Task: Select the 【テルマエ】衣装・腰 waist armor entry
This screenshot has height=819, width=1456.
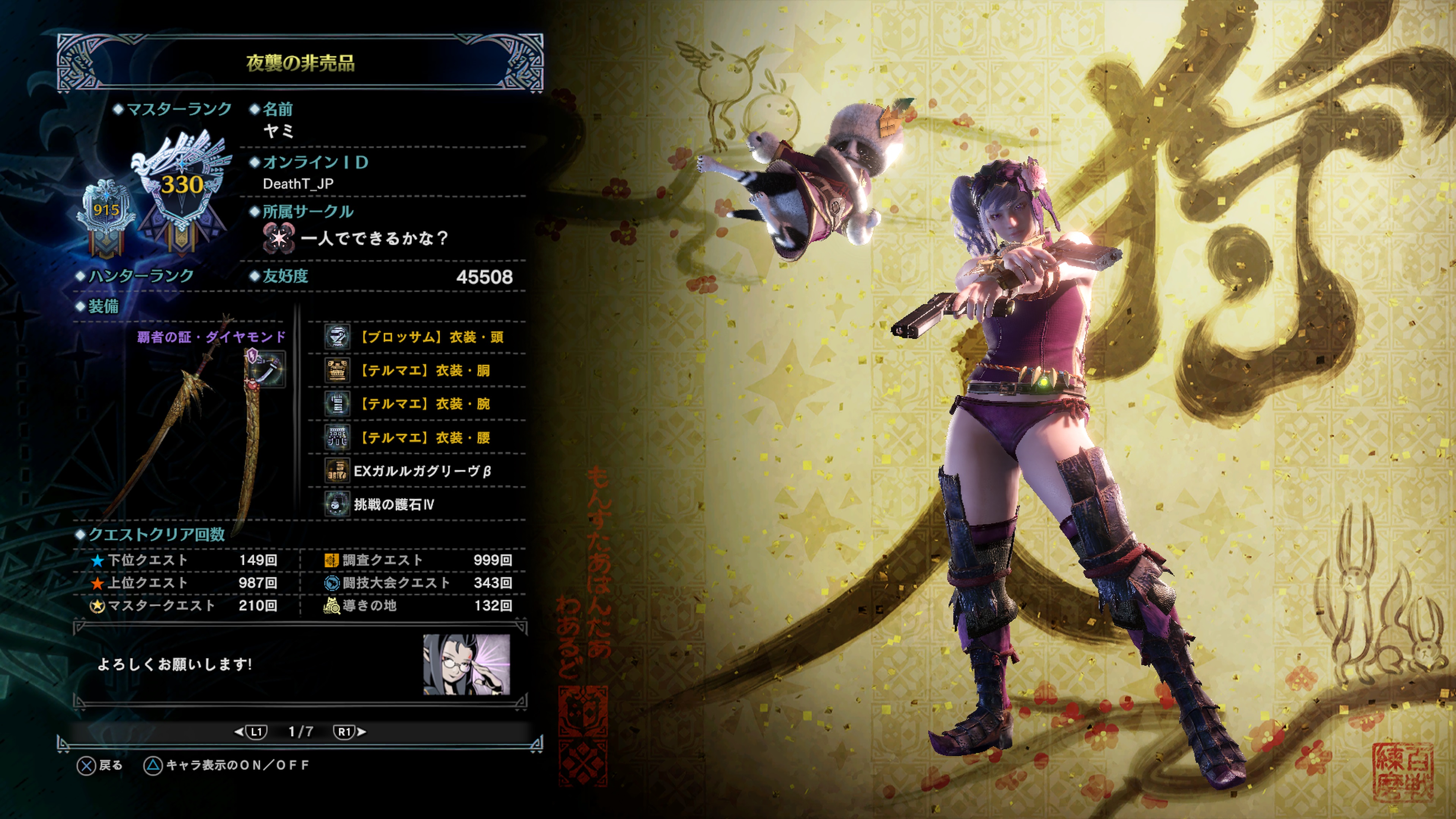Action: point(417,438)
